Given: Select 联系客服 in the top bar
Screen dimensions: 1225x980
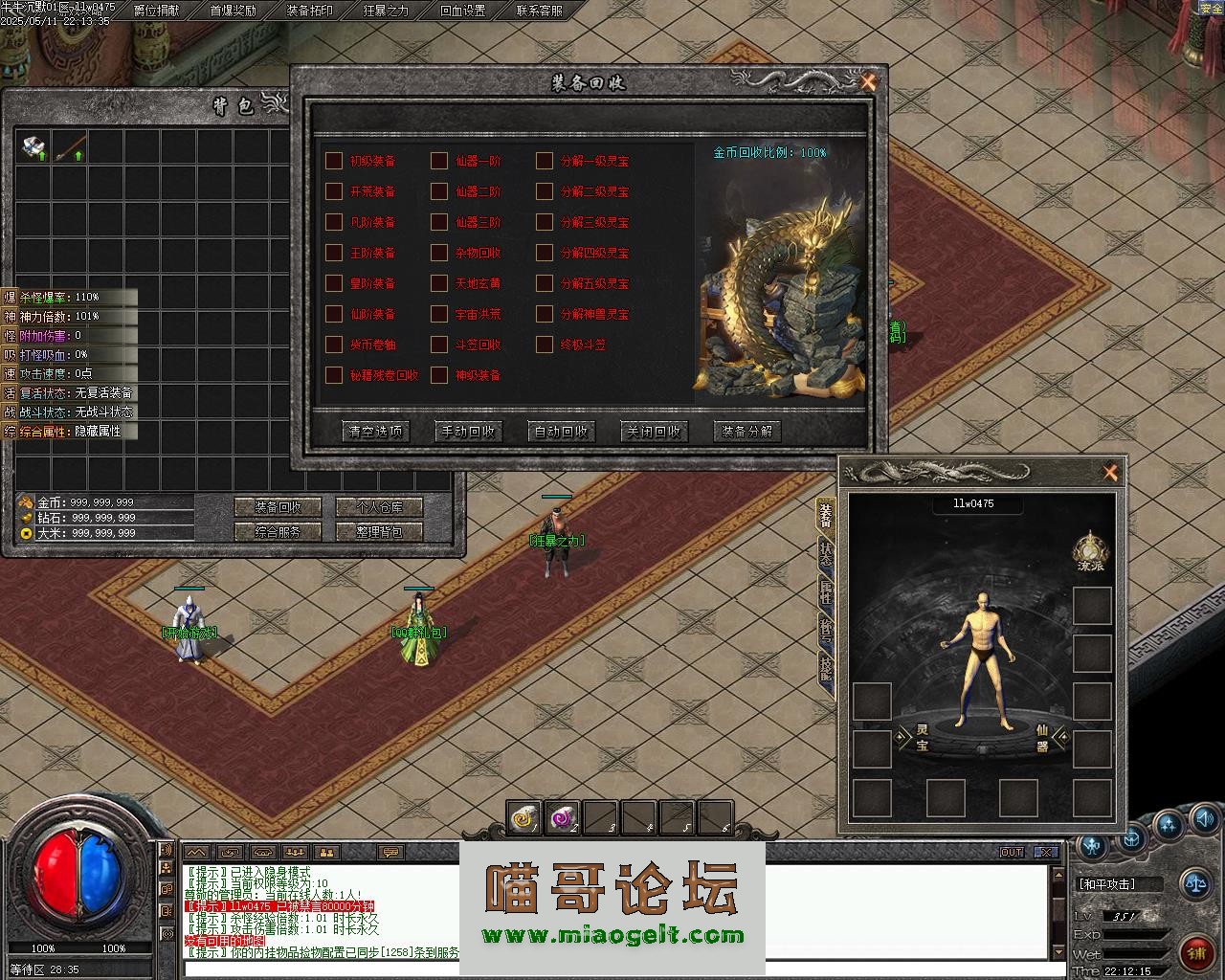Looking at the screenshot, I should (539, 11).
